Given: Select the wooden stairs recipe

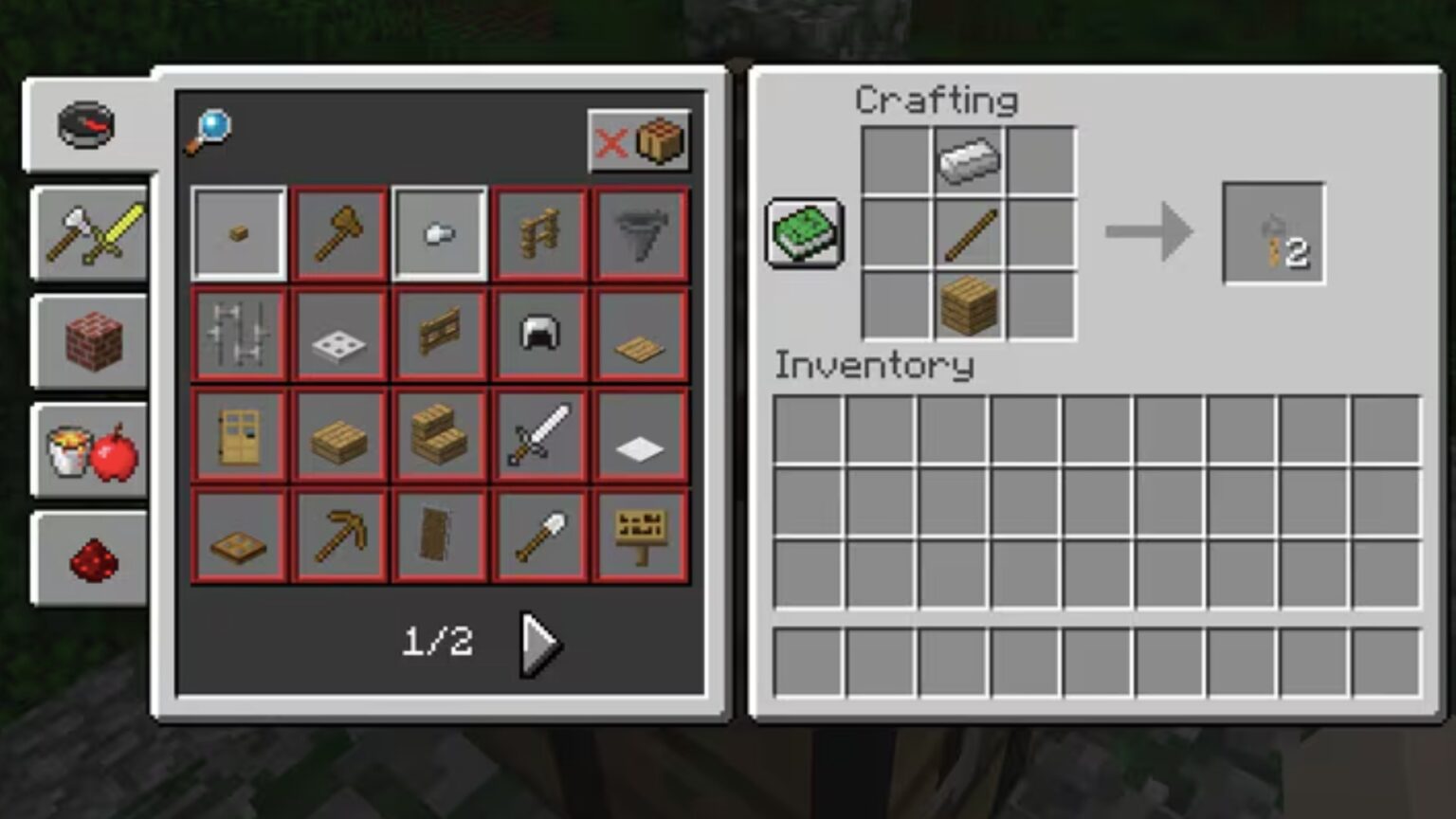Looking at the screenshot, I should click(x=439, y=434).
